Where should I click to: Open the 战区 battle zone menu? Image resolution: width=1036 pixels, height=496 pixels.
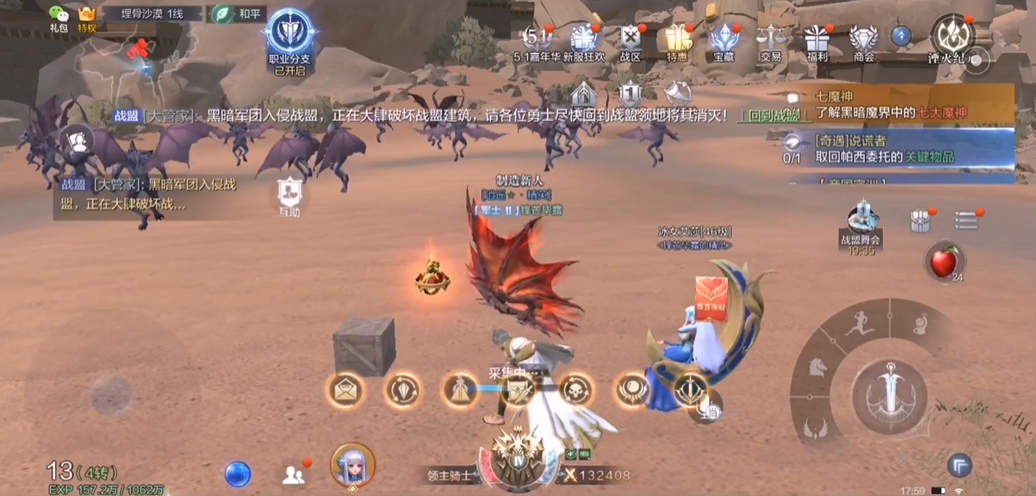[x=629, y=40]
